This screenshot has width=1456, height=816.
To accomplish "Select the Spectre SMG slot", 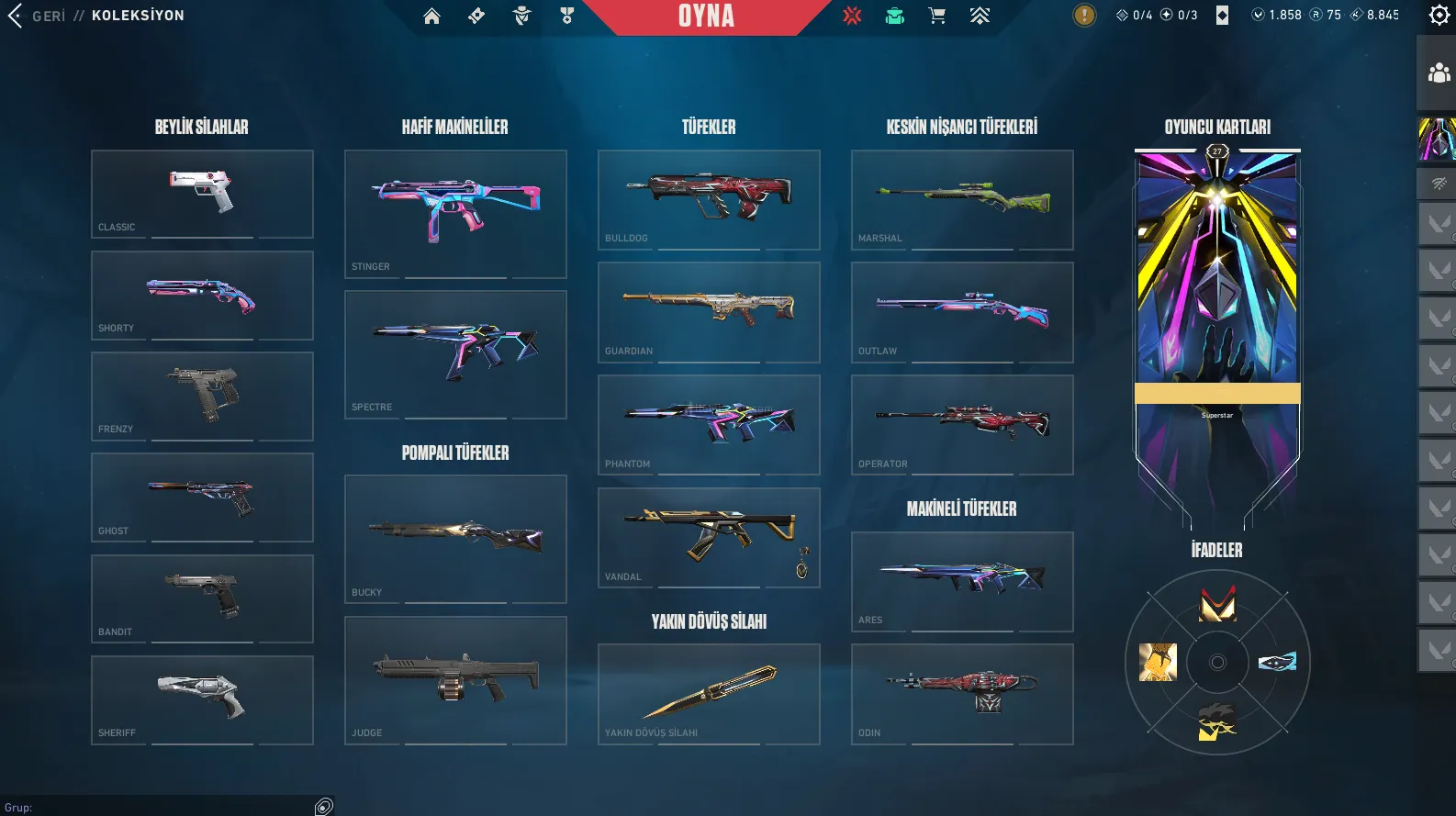I will pos(455,354).
